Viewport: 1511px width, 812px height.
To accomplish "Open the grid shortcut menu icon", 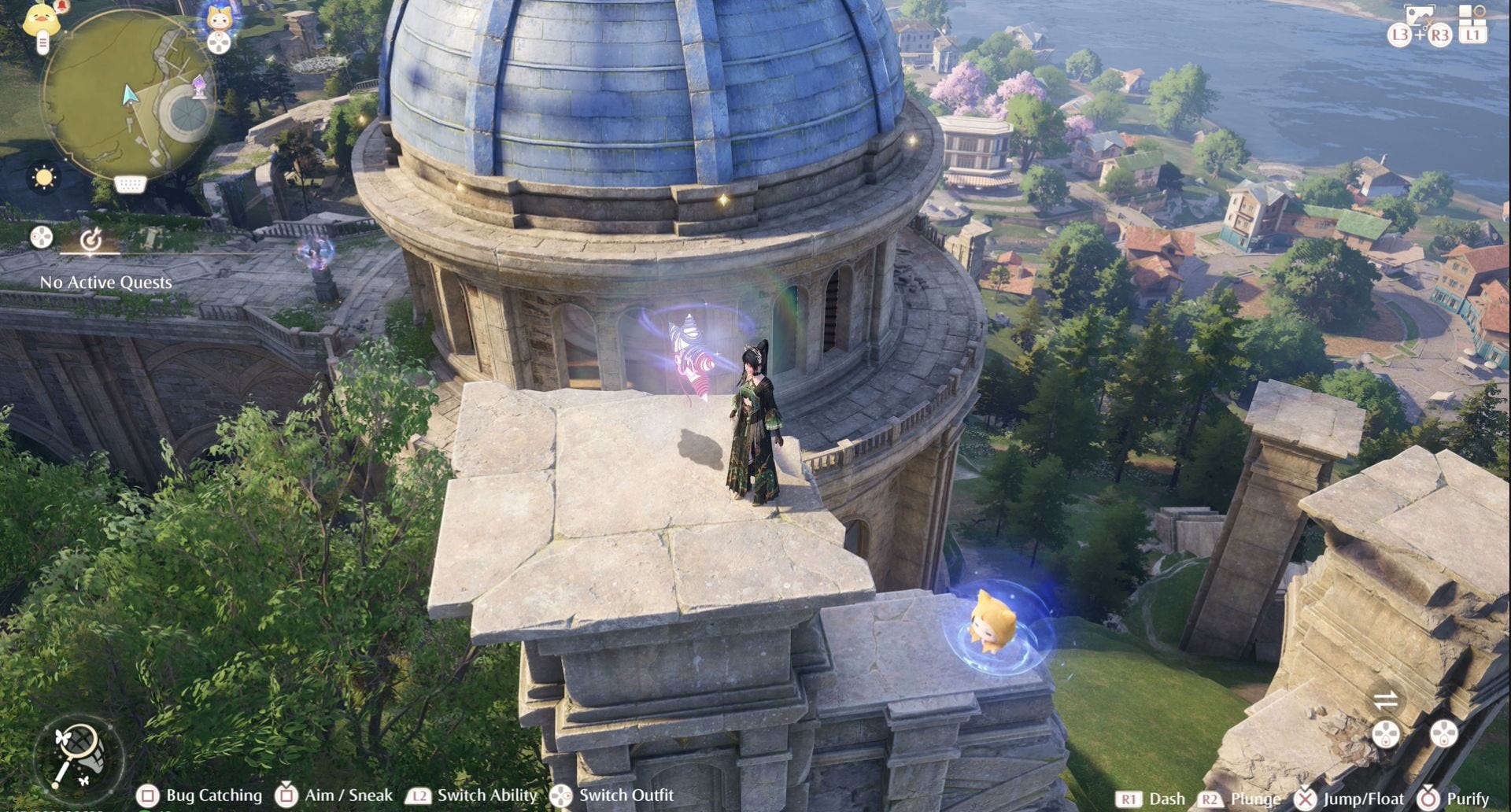I will coord(1471,16).
